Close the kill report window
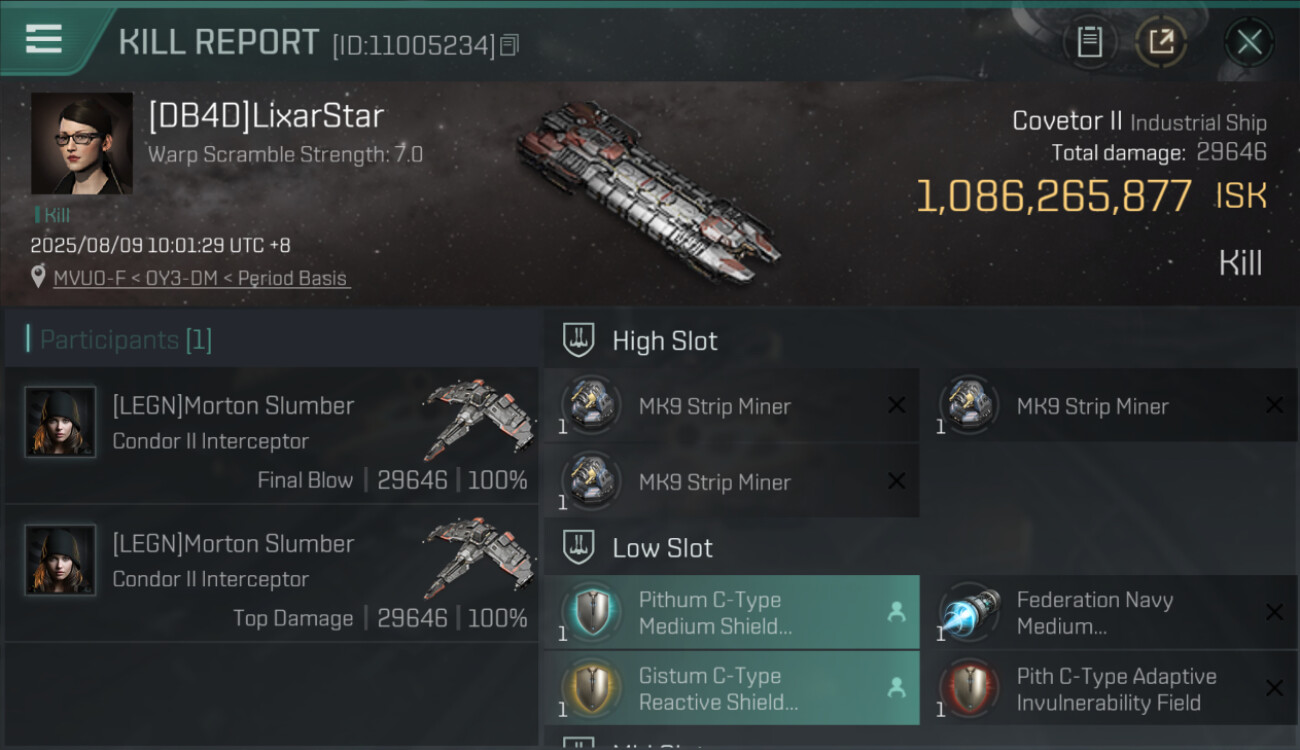The width and height of the screenshot is (1300, 750). pos(1249,42)
